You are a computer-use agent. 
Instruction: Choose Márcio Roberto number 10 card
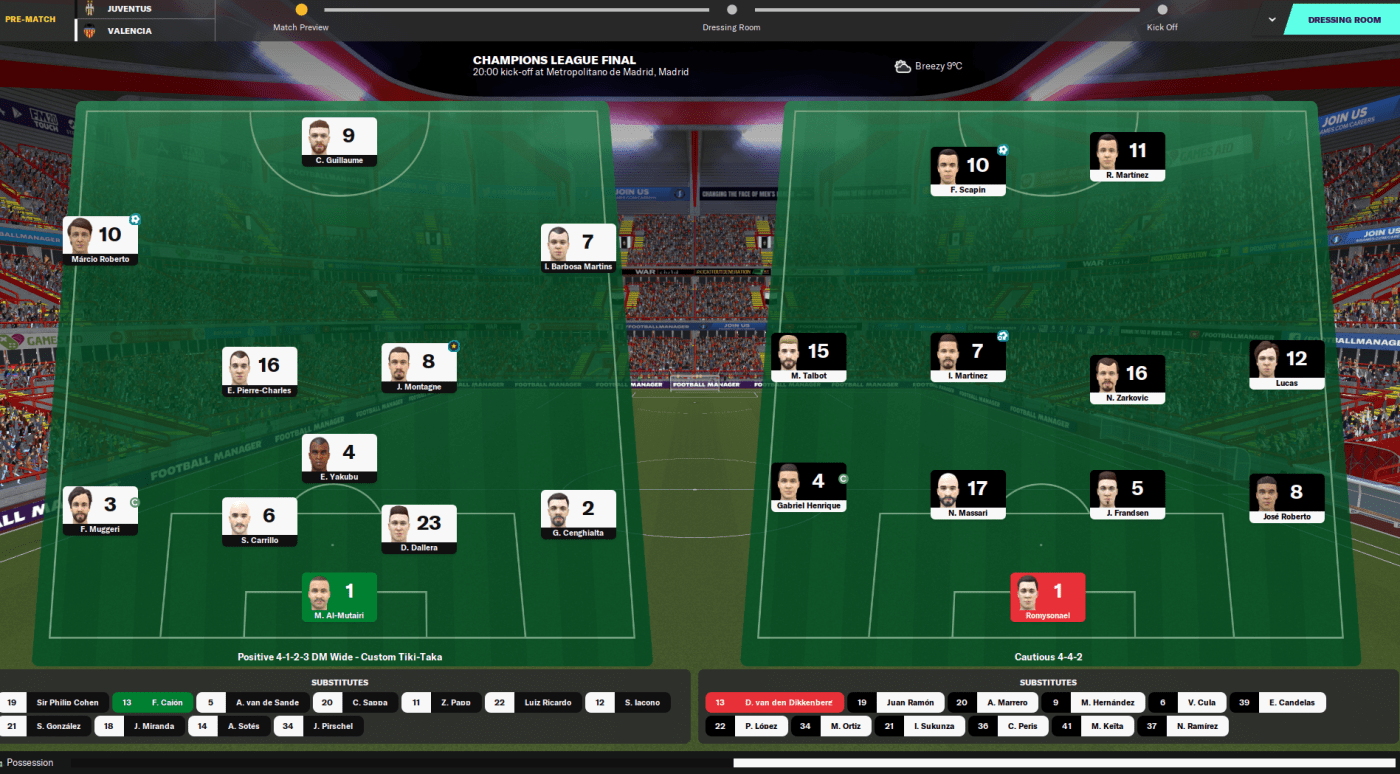tap(100, 241)
